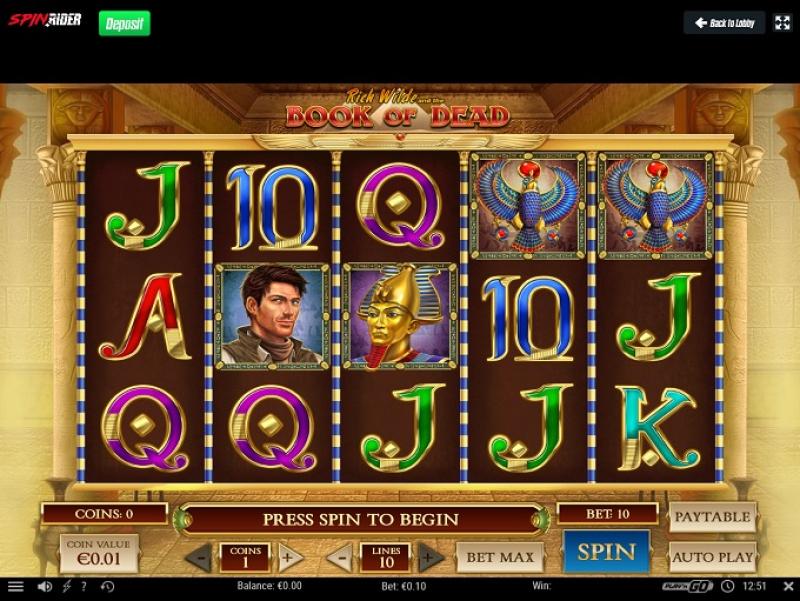Go back to the lobby

coord(724,23)
